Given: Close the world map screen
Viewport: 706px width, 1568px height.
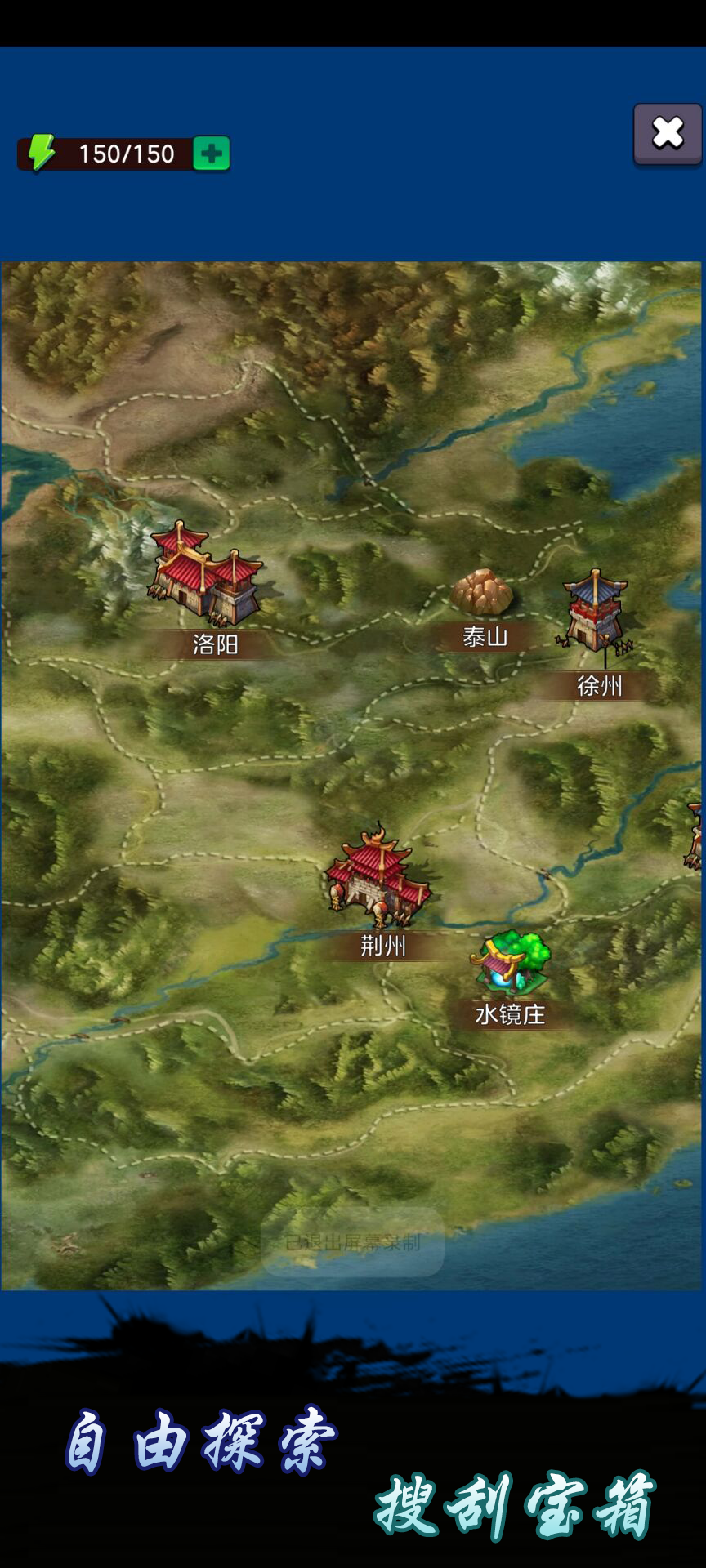Looking at the screenshot, I should [668, 133].
